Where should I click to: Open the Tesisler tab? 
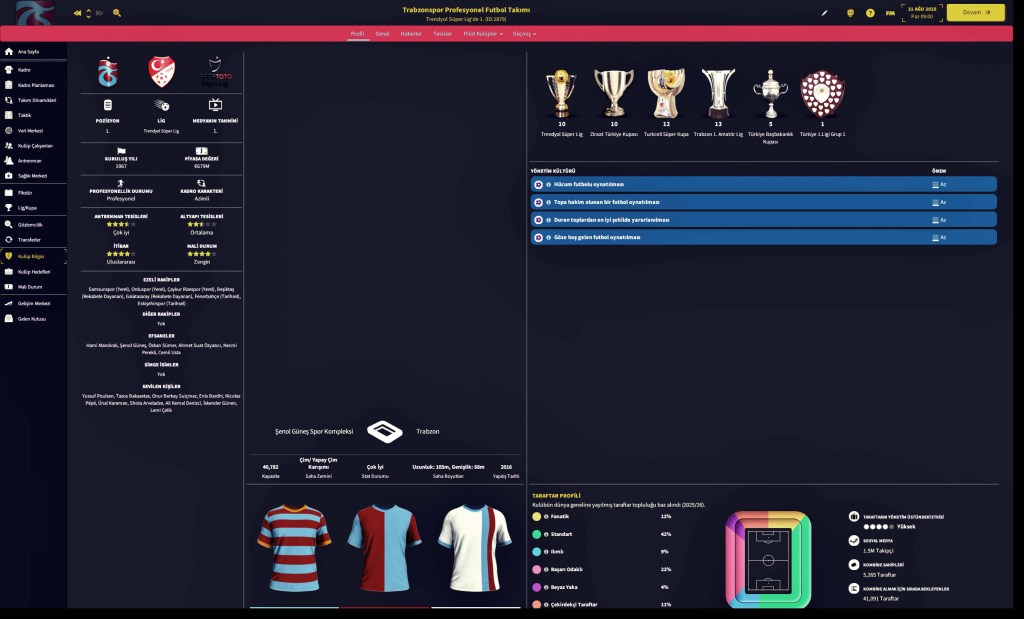[x=442, y=34]
